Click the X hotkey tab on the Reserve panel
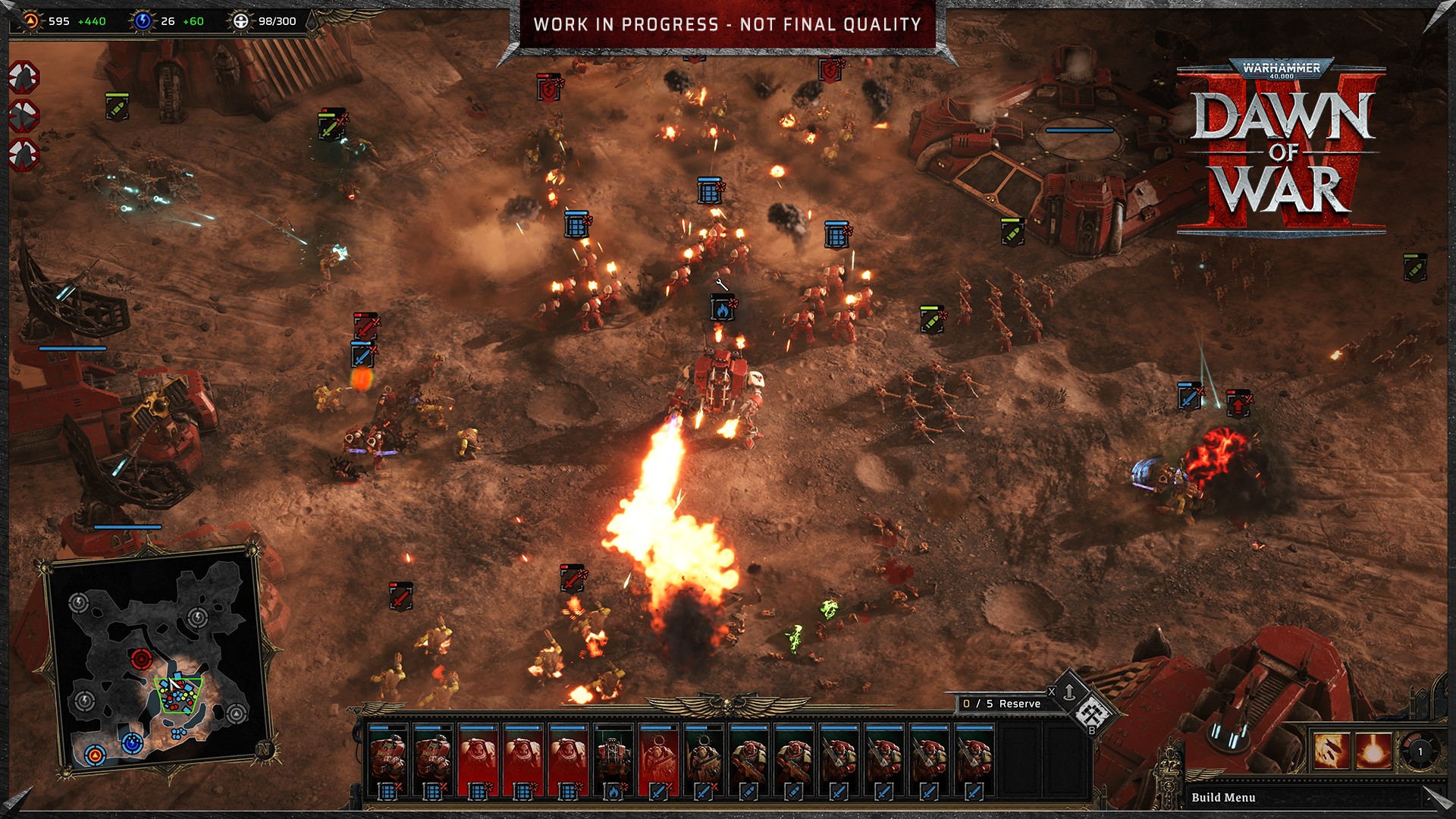 (1052, 691)
